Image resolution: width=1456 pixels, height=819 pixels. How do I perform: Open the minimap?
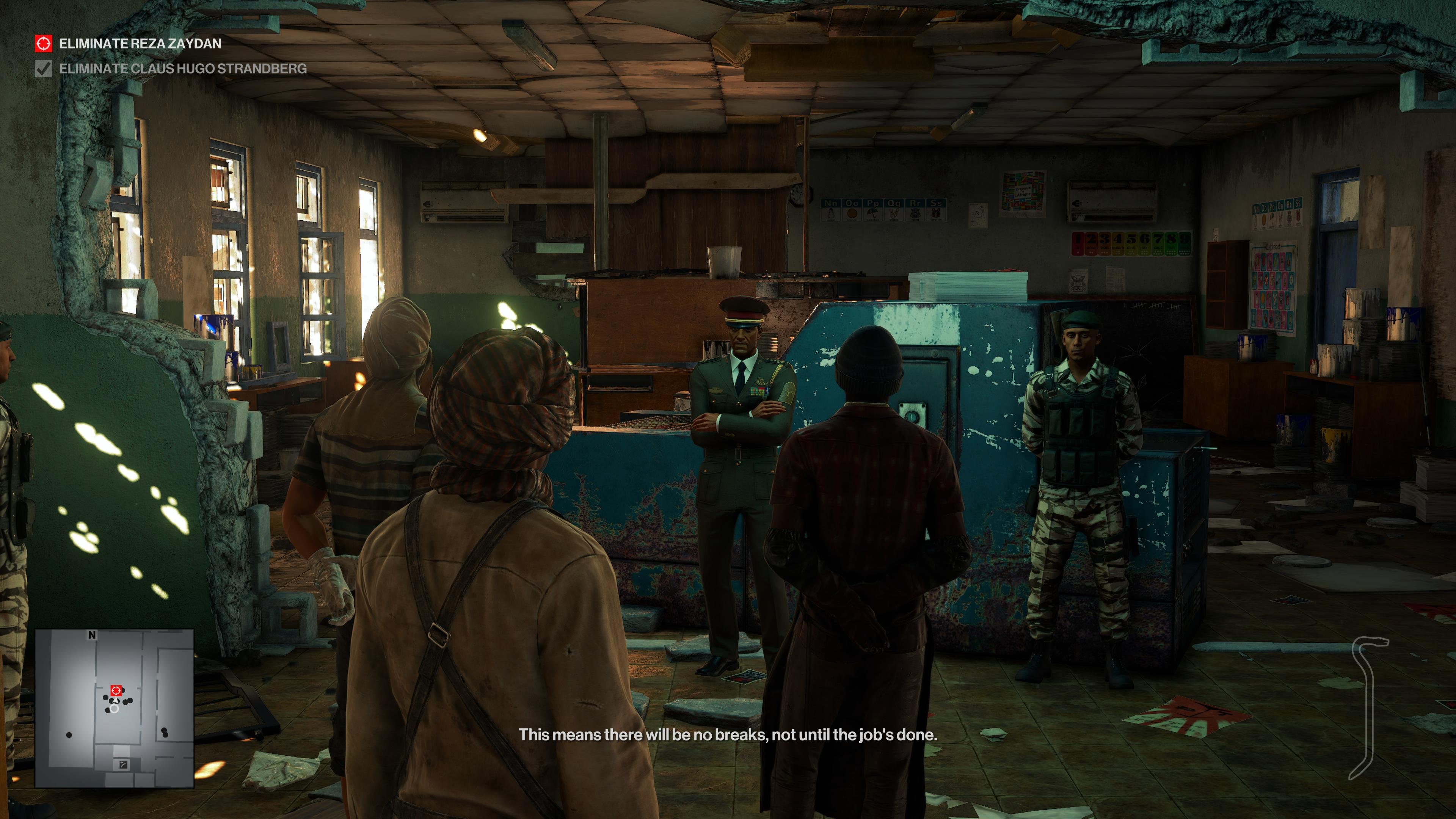tap(115, 708)
